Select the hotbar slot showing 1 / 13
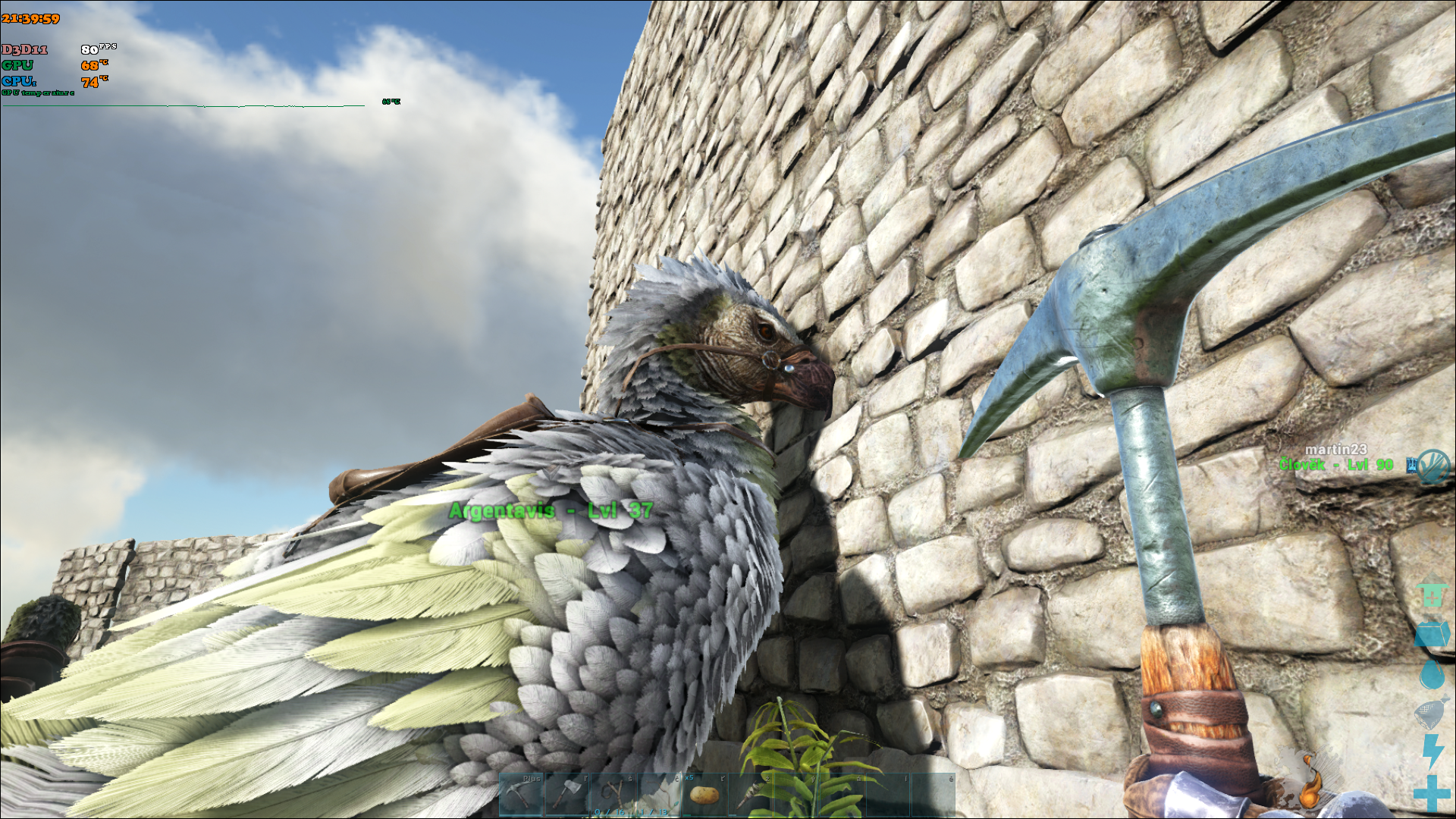This screenshot has height=819, width=1456. click(658, 795)
